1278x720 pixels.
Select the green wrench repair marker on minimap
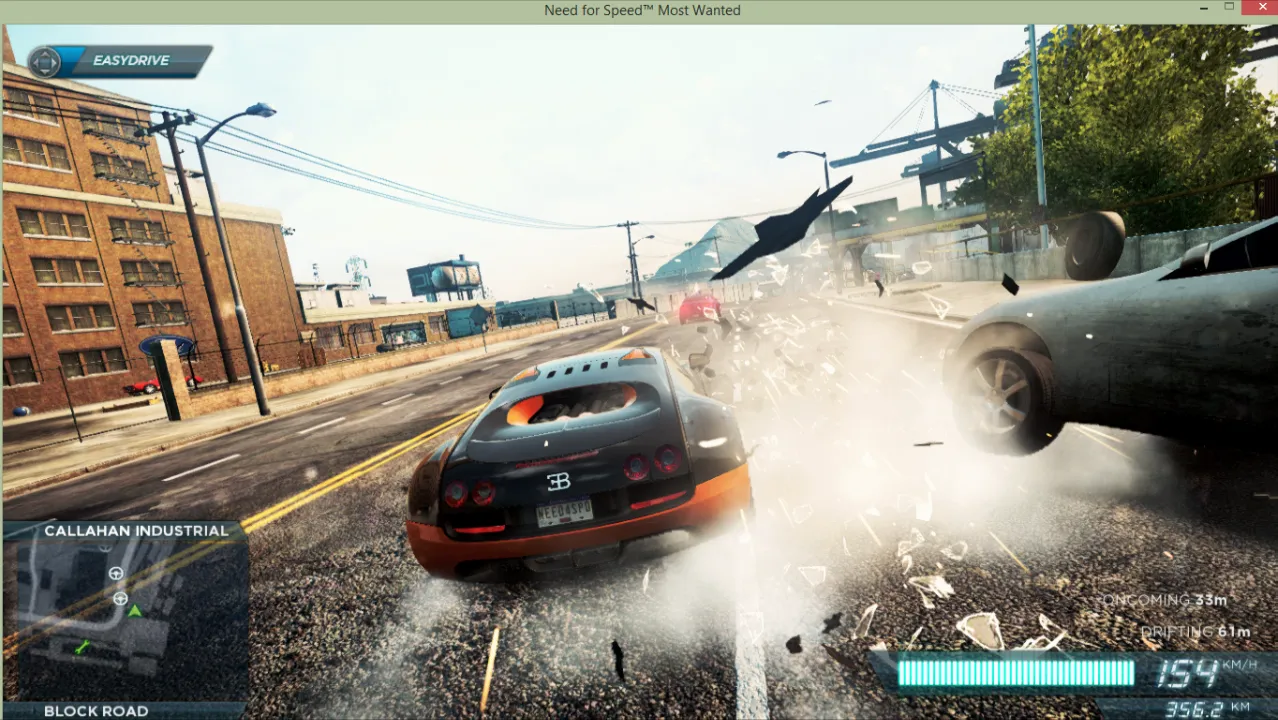(x=83, y=648)
